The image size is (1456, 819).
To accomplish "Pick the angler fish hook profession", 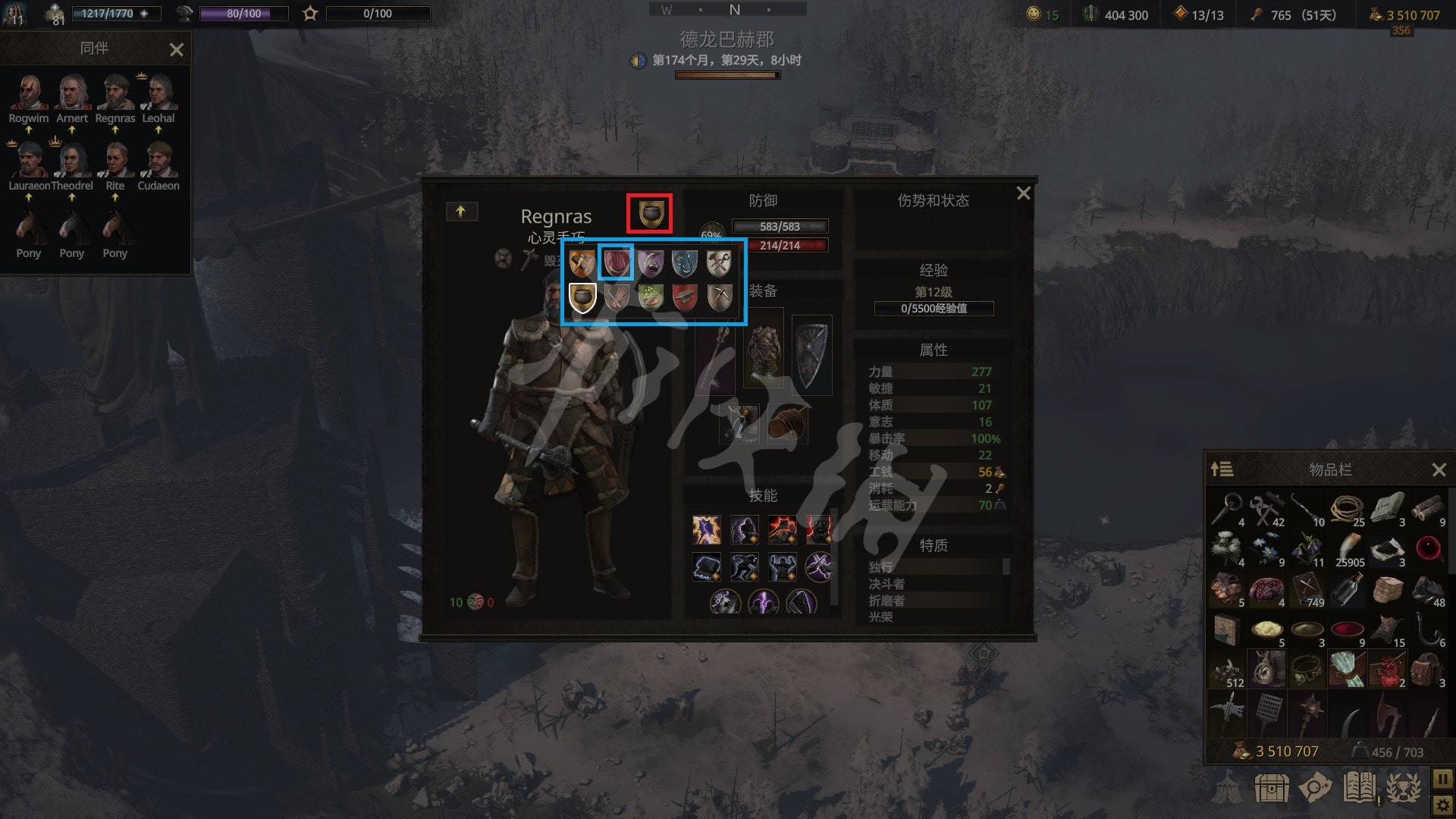I will (x=684, y=263).
